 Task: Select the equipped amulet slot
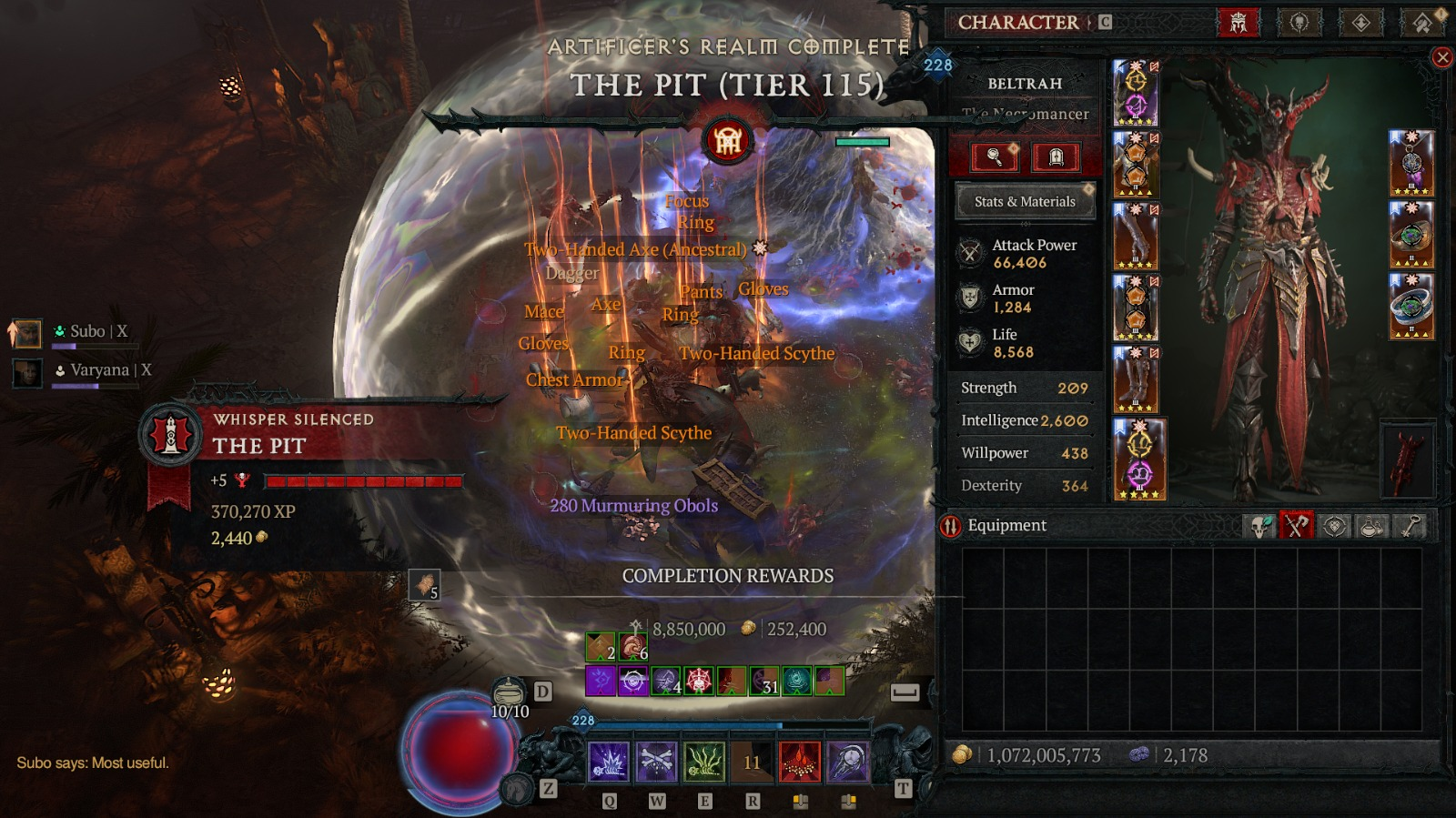[x=1411, y=163]
